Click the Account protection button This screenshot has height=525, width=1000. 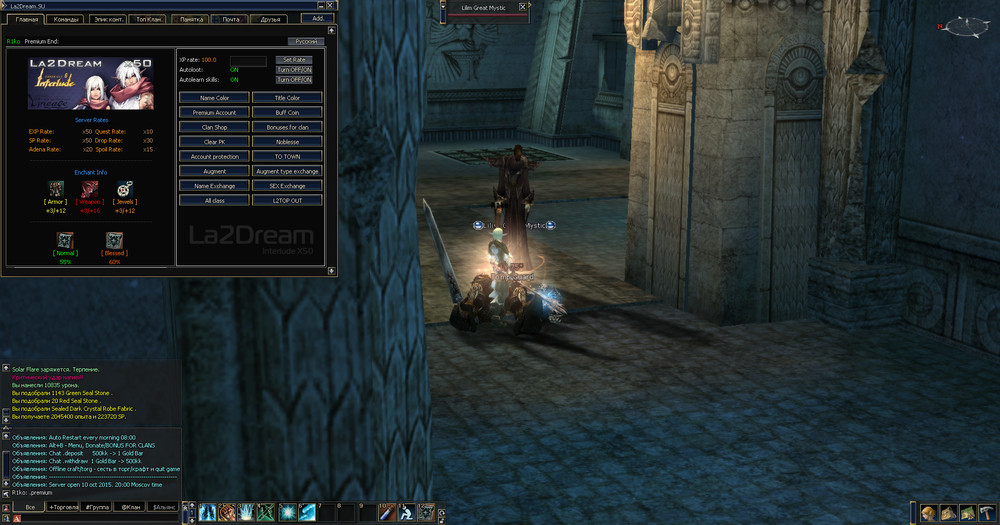pos(214,157)
